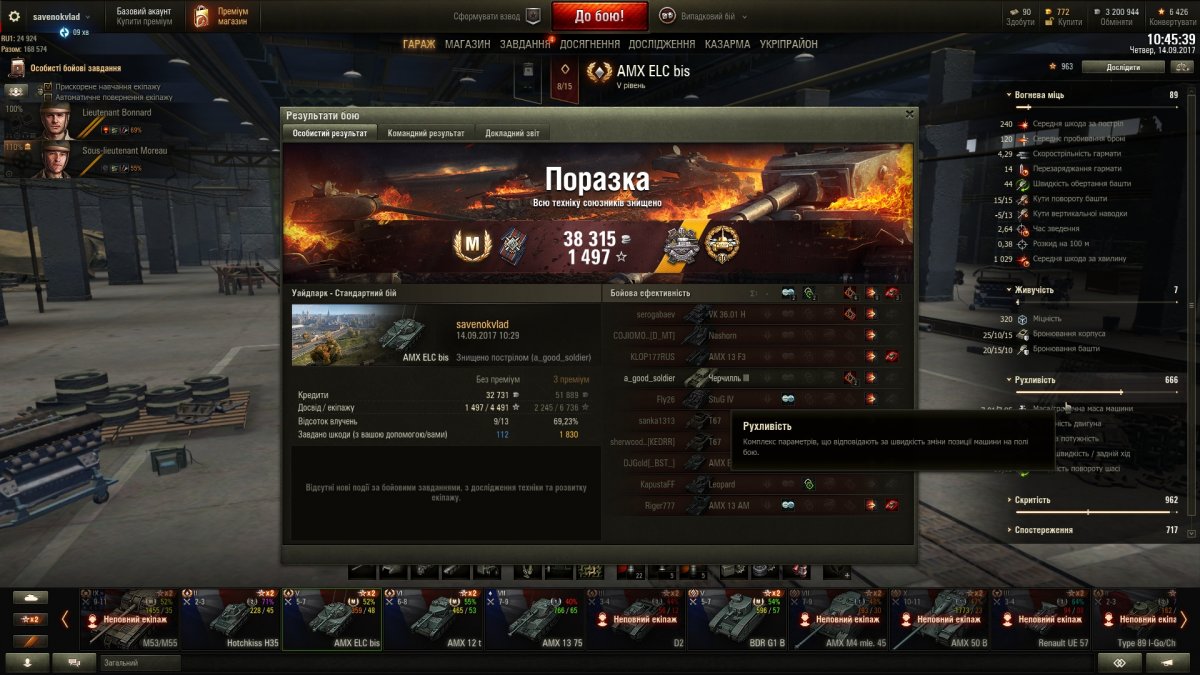The height and width of the screenshot is (675, 1200).
Task: Open the МАГАЗИН menu
Action: (467, 44)
